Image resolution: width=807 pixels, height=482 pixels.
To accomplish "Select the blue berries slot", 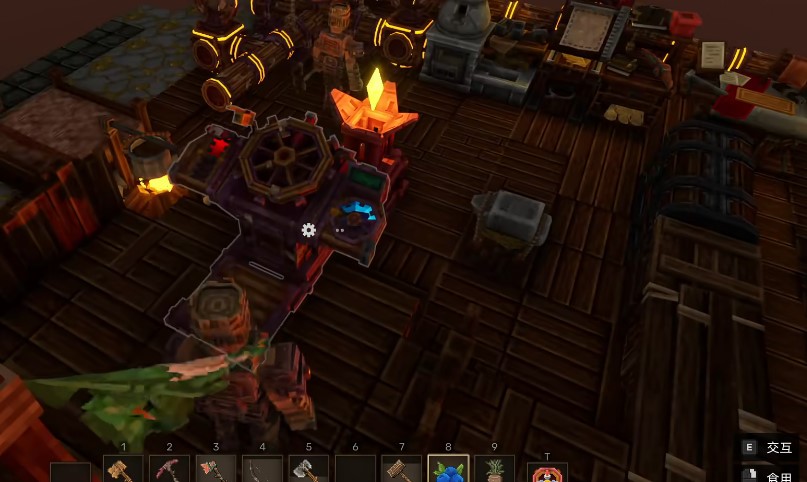I will (447, 470).
